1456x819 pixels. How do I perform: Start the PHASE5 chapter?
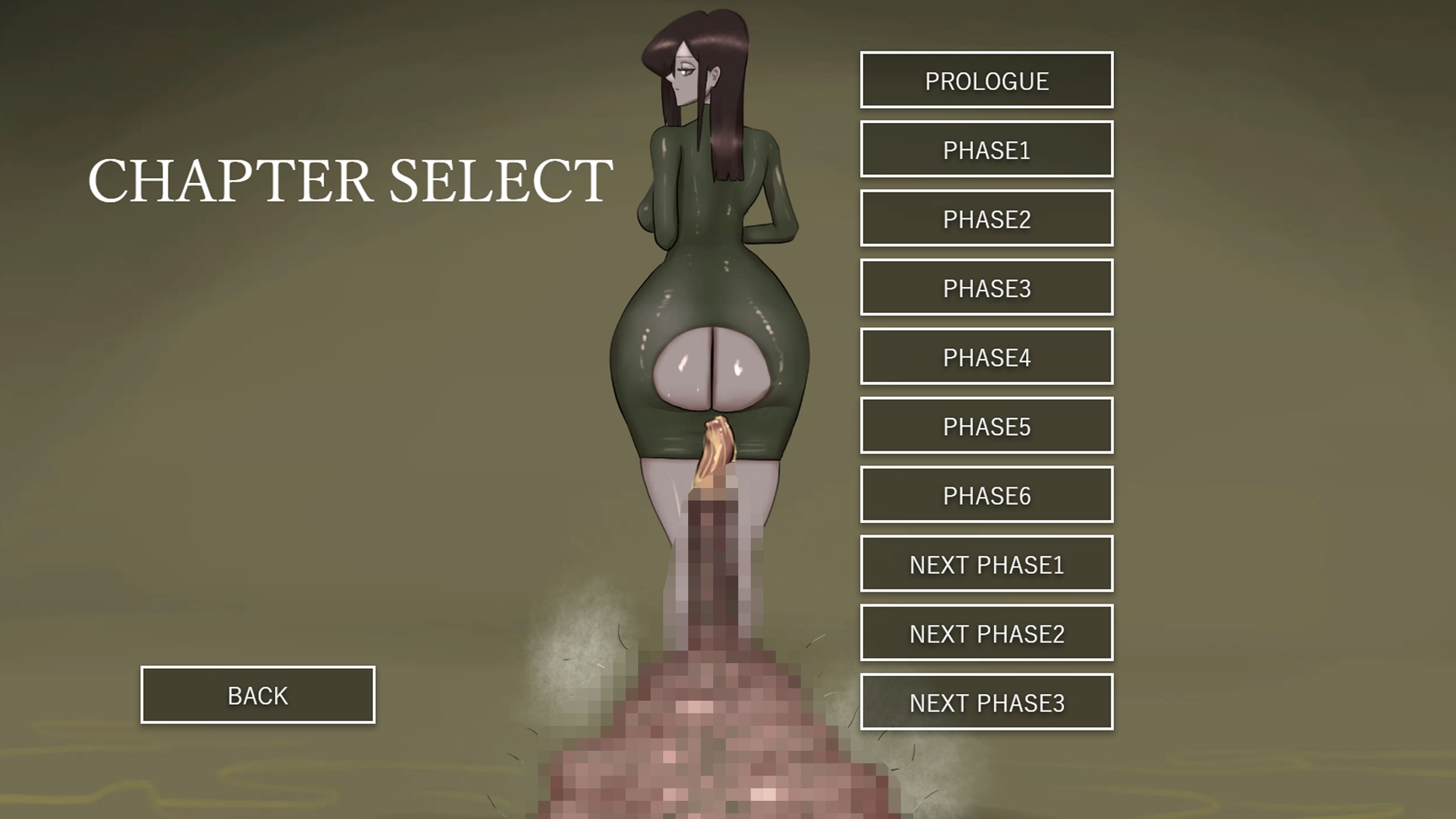coord(986,426)
